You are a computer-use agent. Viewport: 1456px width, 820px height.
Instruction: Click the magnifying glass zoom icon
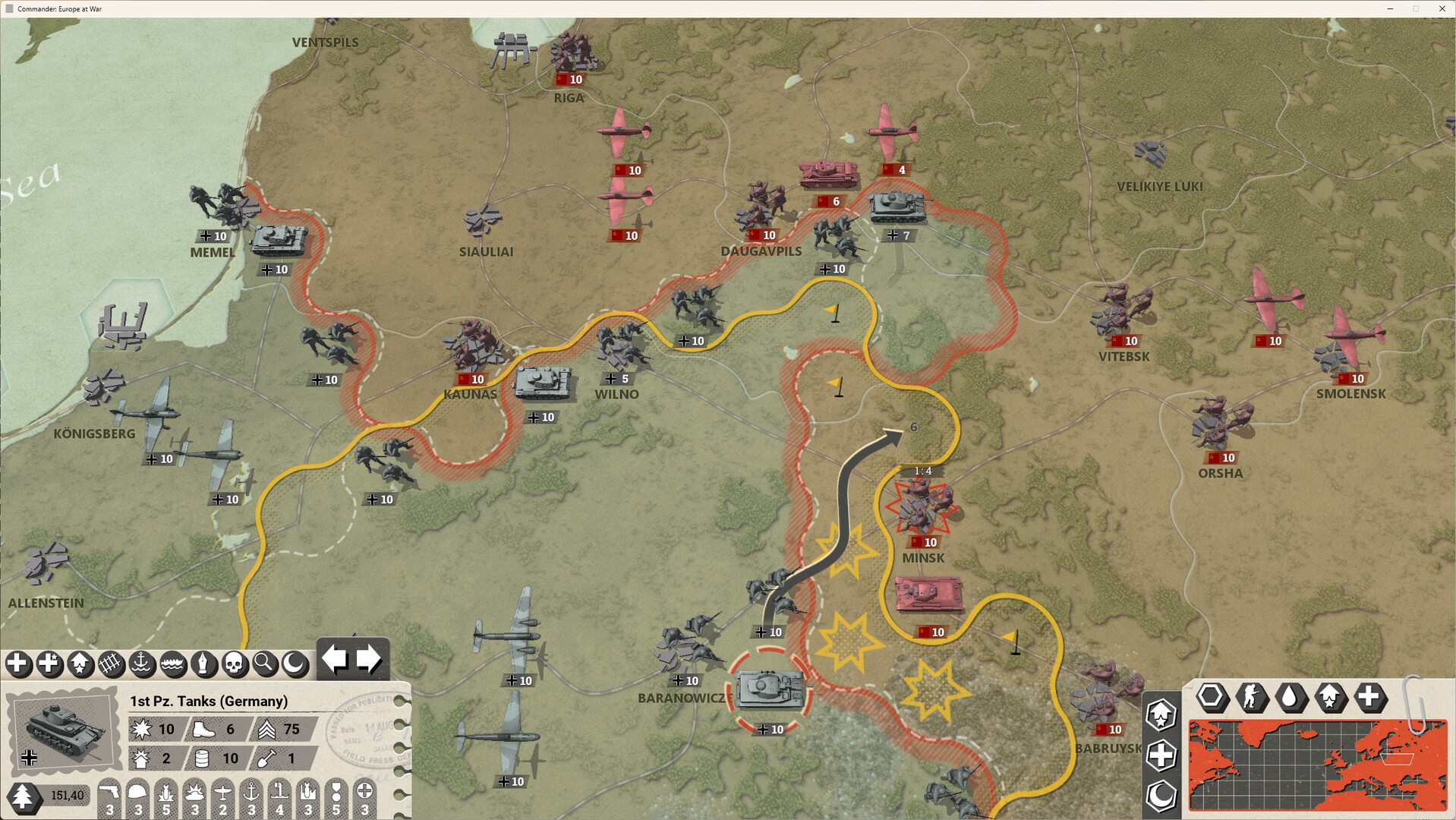click(265, 664)
